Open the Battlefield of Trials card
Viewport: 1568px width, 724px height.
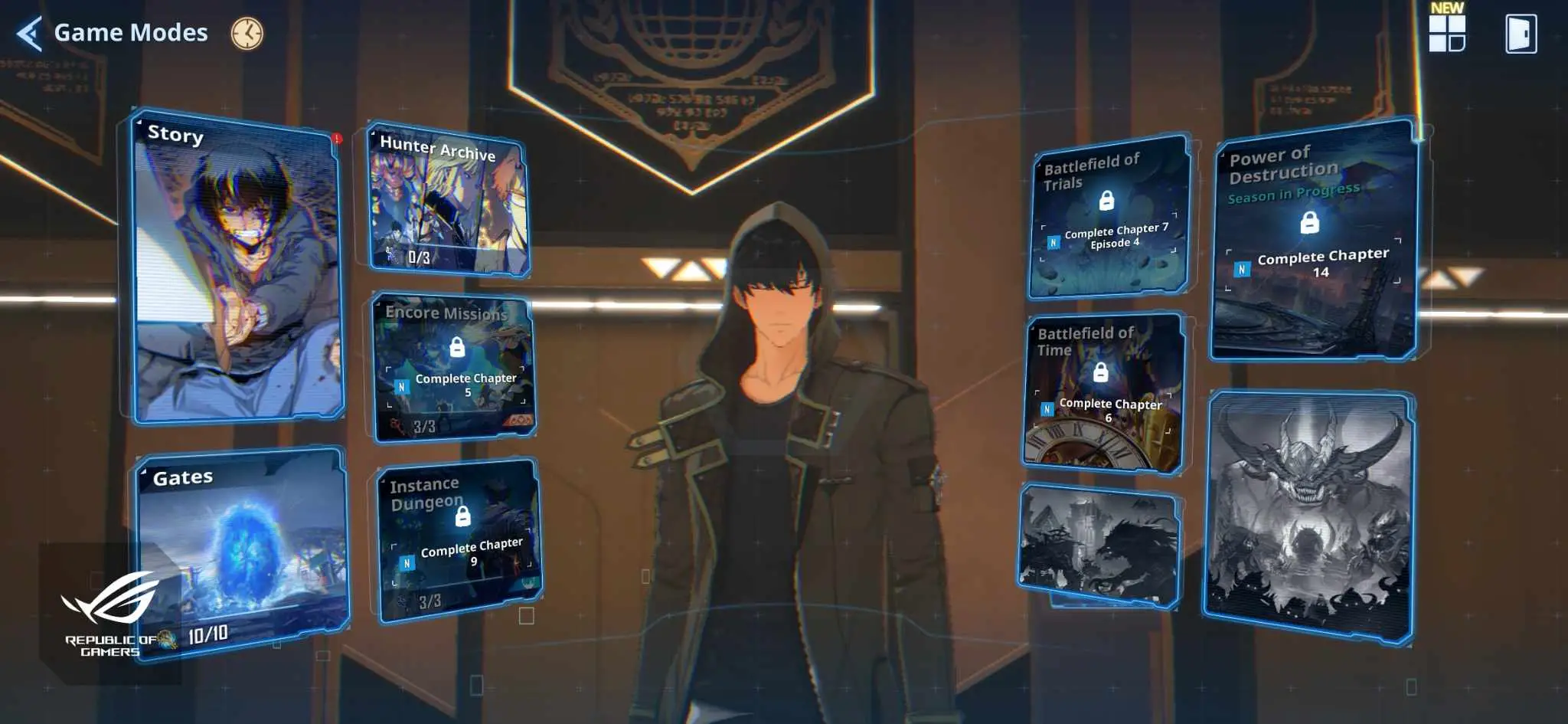click(1109, 218)
